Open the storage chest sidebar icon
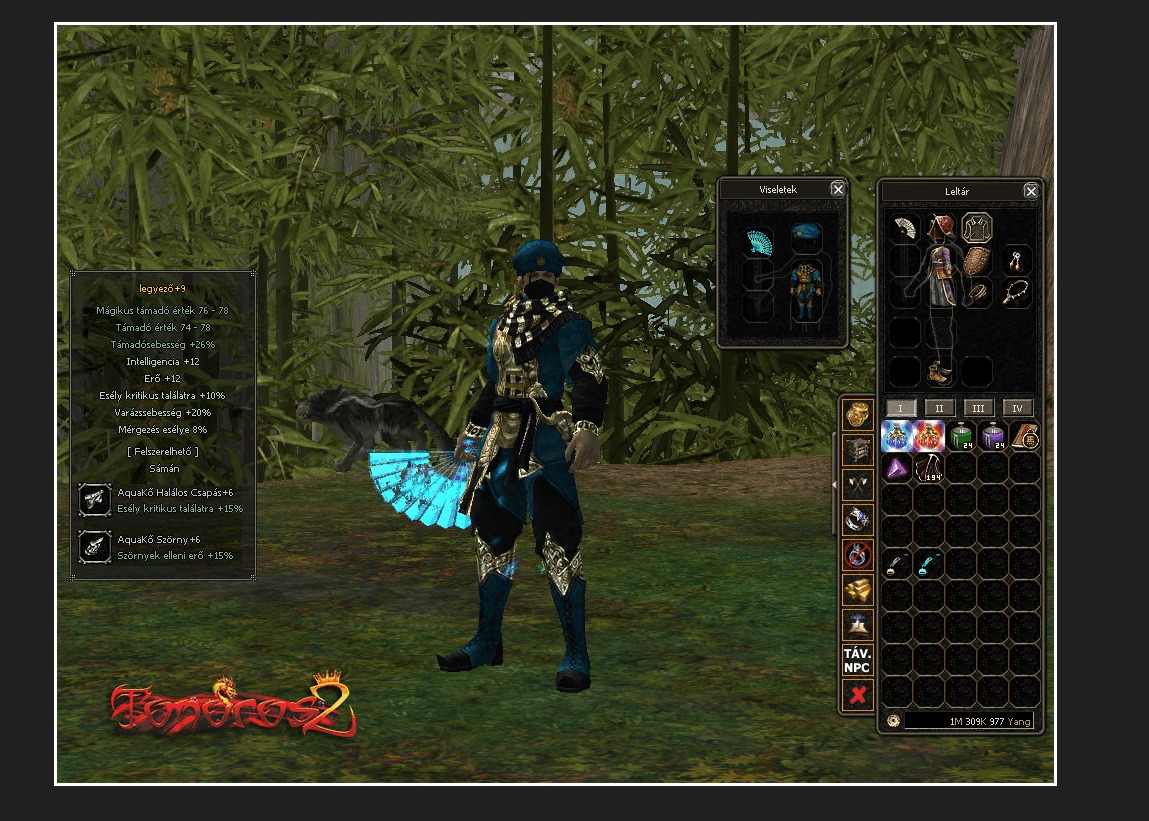1149x821 pixels. (857, 451)
